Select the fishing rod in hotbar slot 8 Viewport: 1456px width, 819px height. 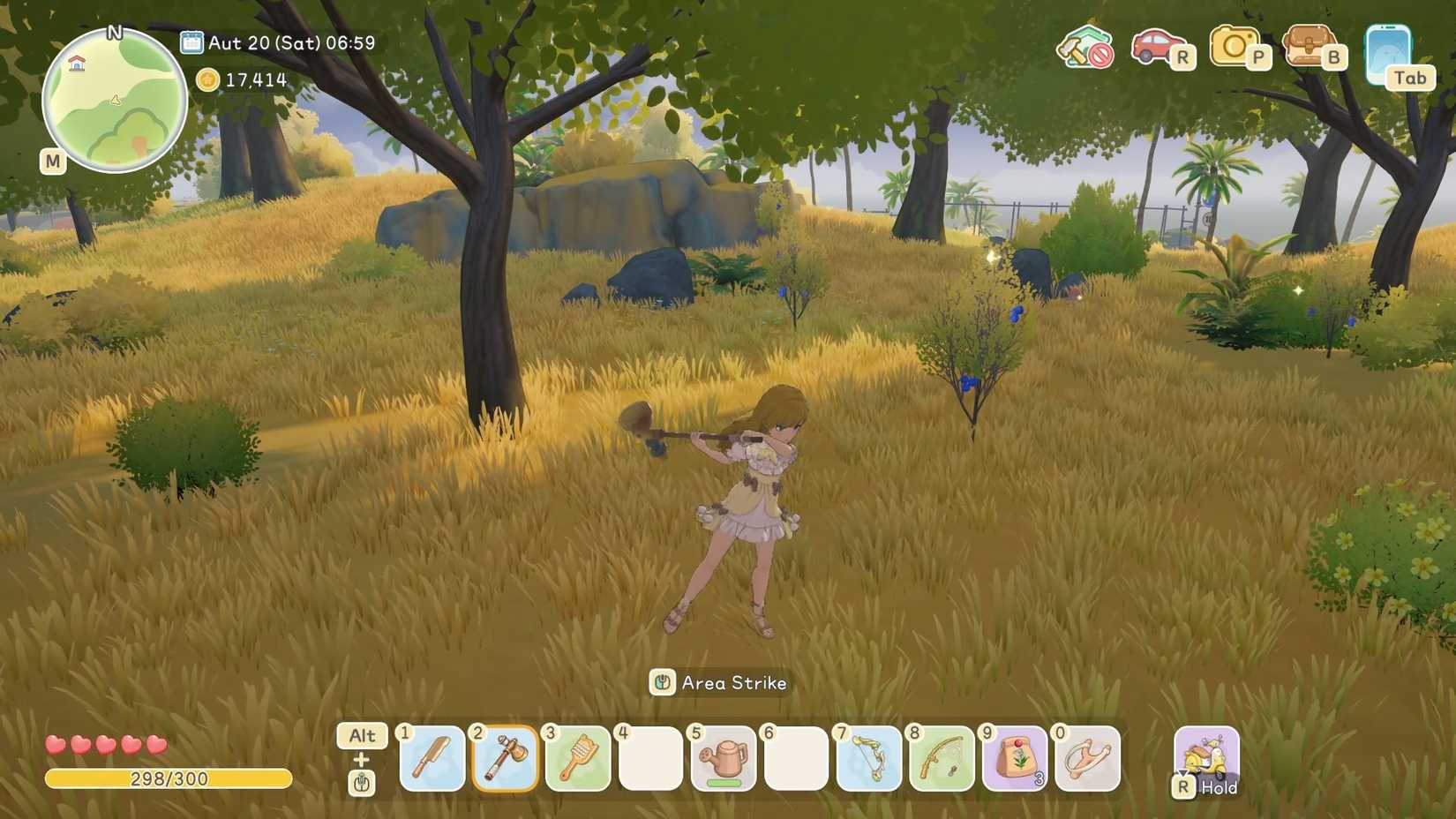tap(941, 760)
